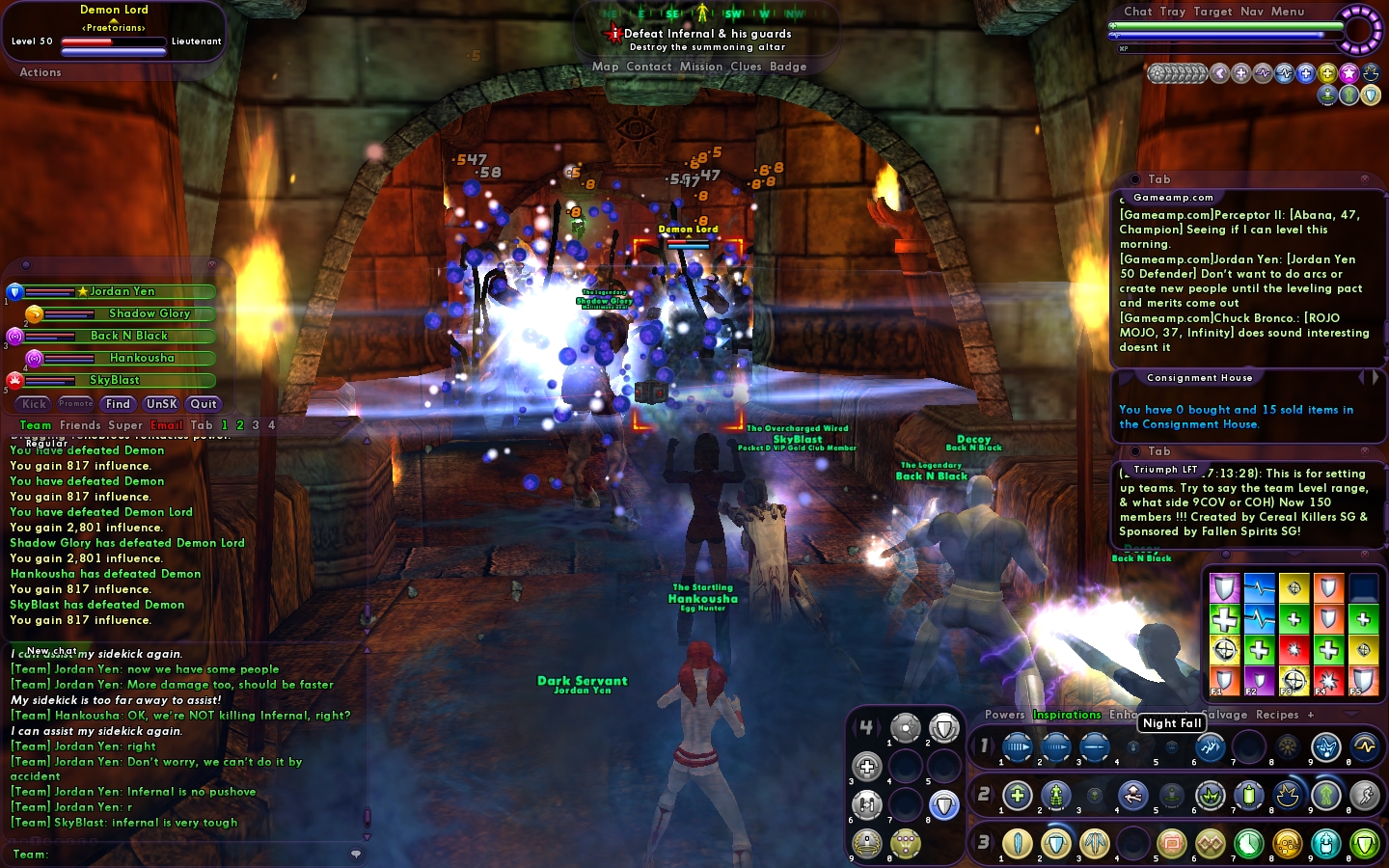The image size is (1389, 868).
Task: Kick selected team member
Action: (35, 404)
